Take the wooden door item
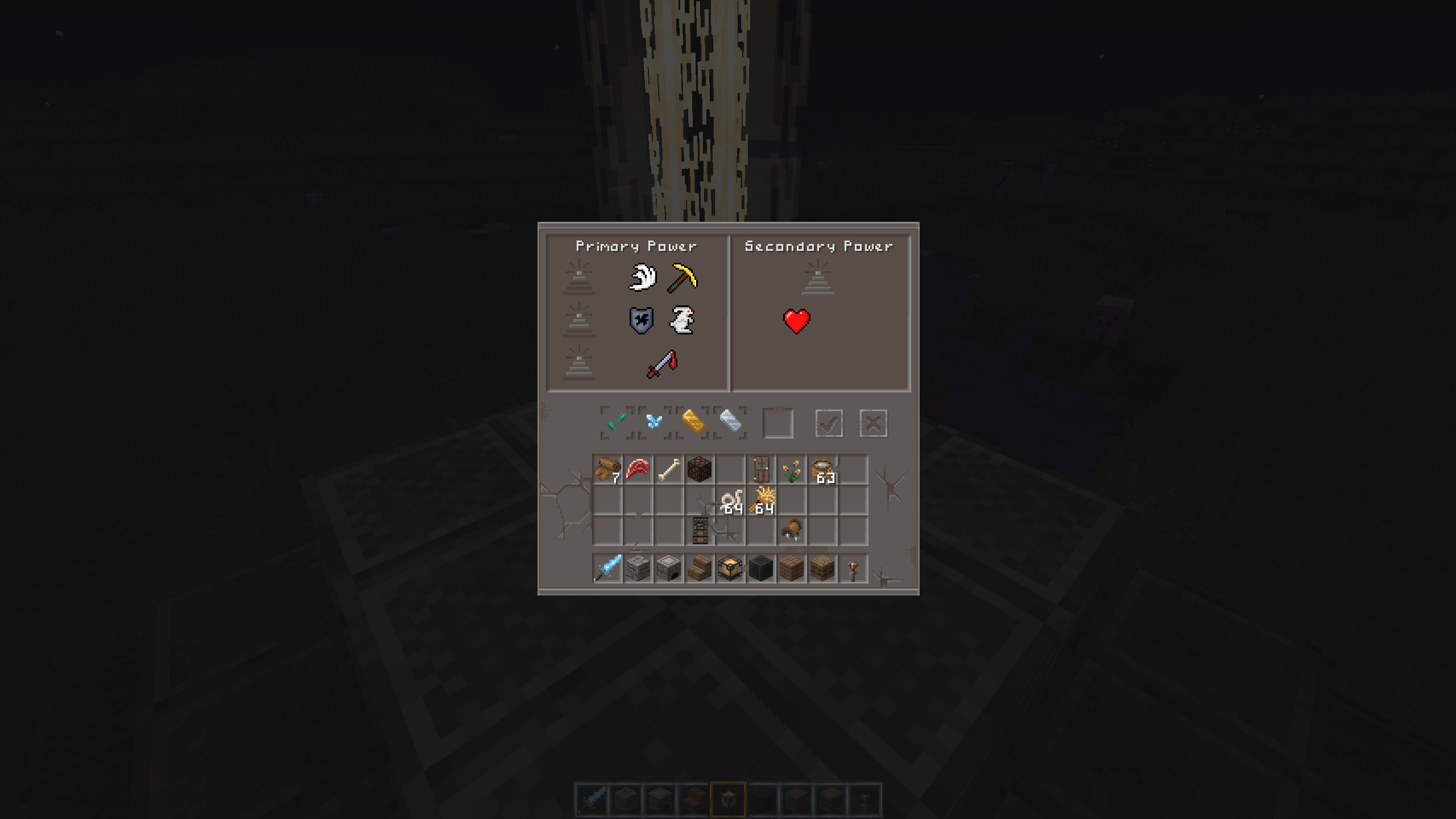The height and width of the screenshot is (819, 1456). coord(761,470)
